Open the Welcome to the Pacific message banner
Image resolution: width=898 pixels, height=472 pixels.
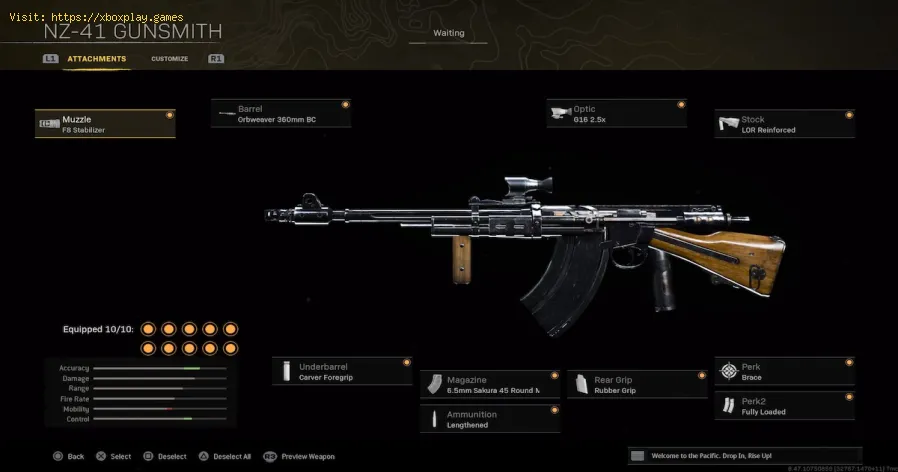pyautogui.click(x=745, y=456)
